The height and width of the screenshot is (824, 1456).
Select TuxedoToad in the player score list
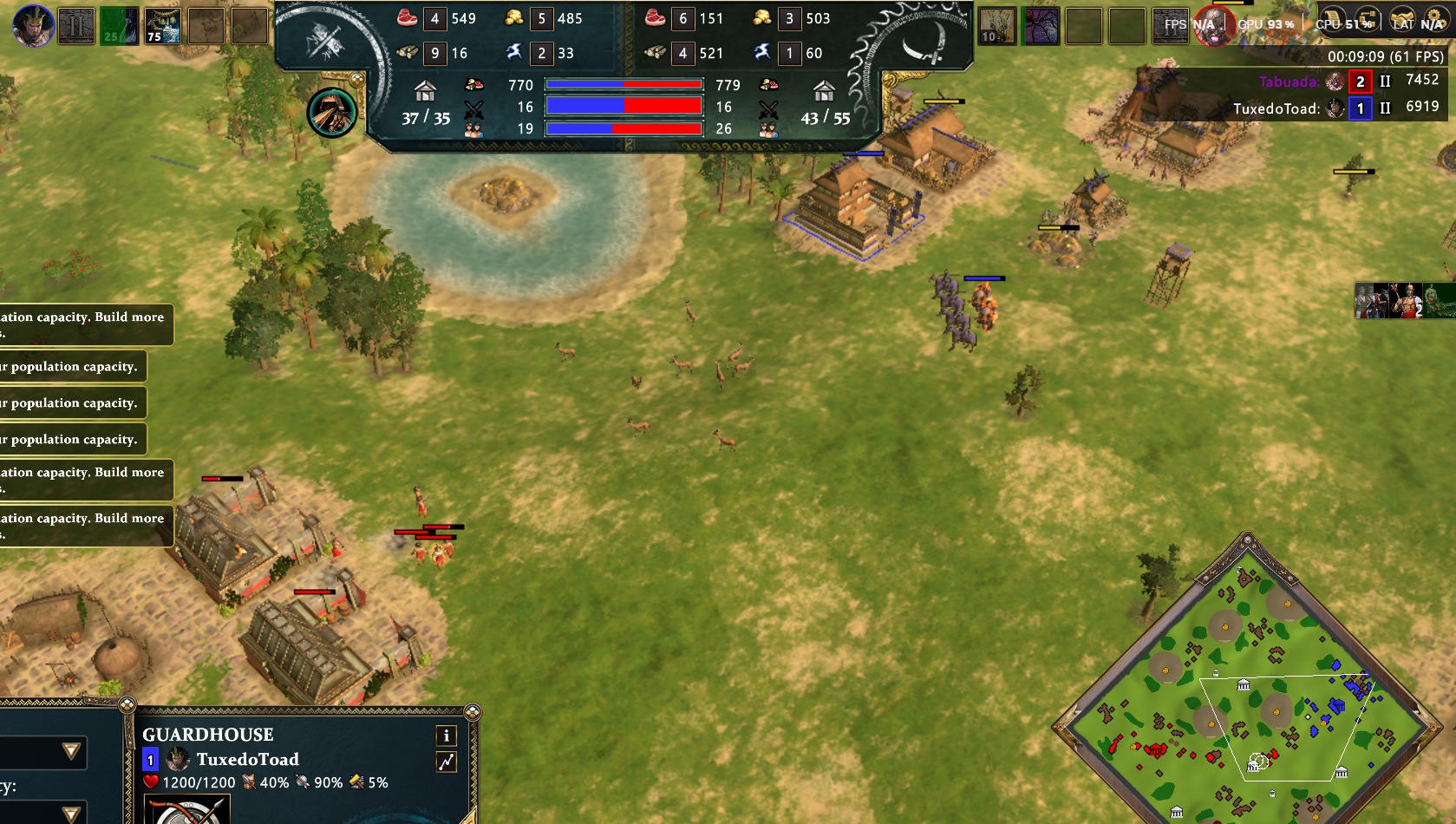(1276, 108)
